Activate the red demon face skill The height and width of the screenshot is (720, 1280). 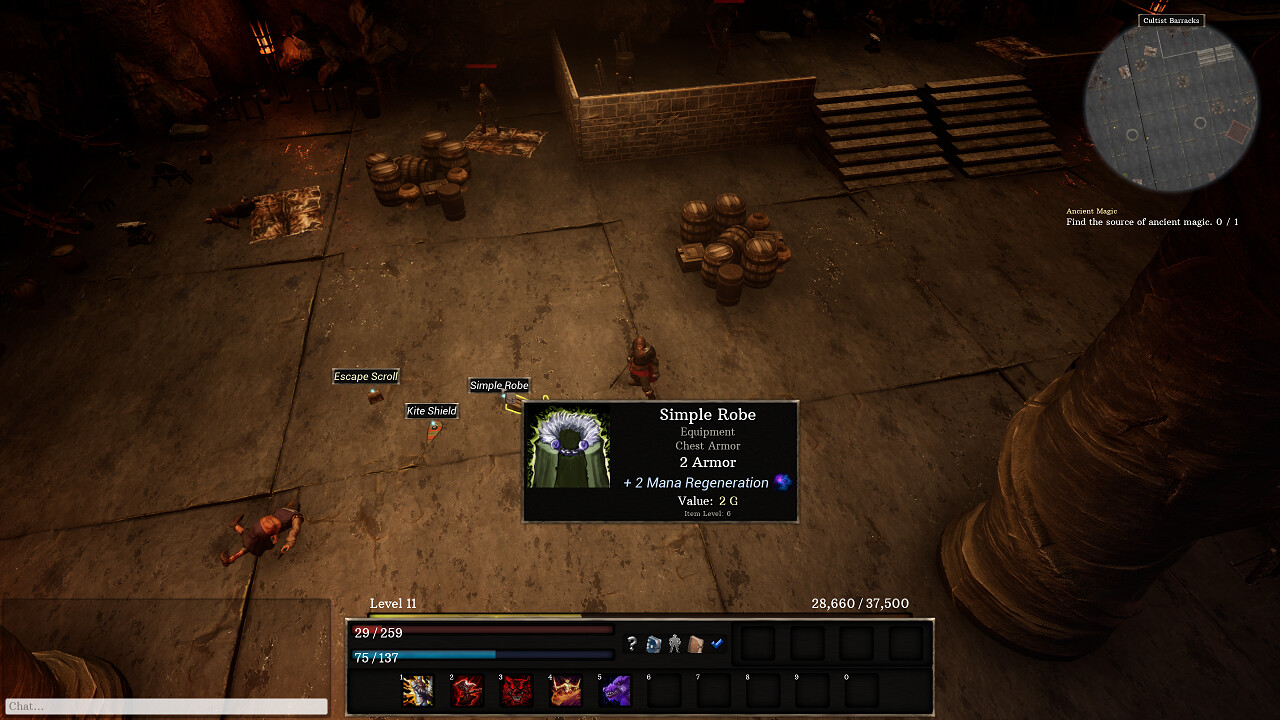(x=517, y=691)
